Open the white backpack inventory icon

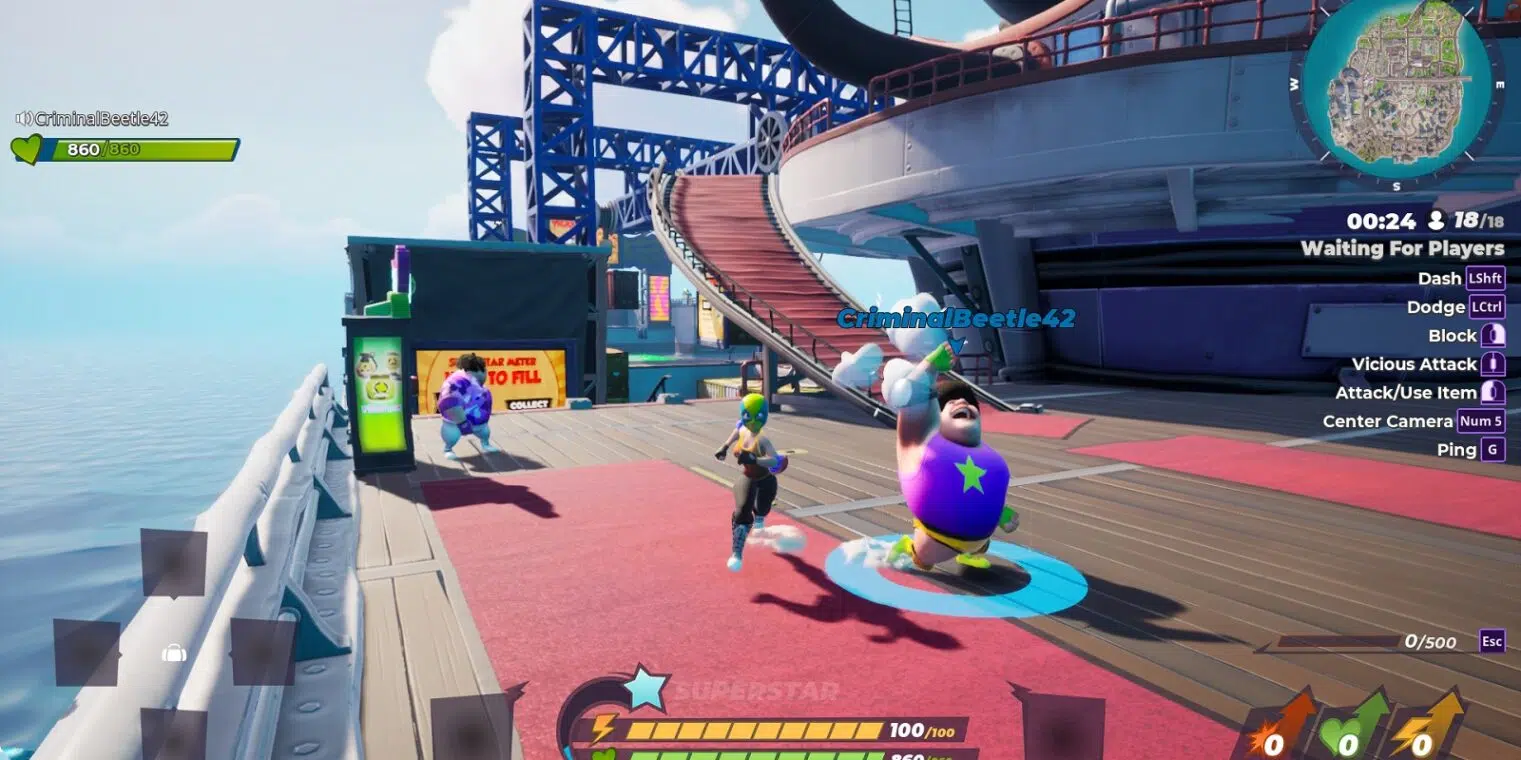174,654
